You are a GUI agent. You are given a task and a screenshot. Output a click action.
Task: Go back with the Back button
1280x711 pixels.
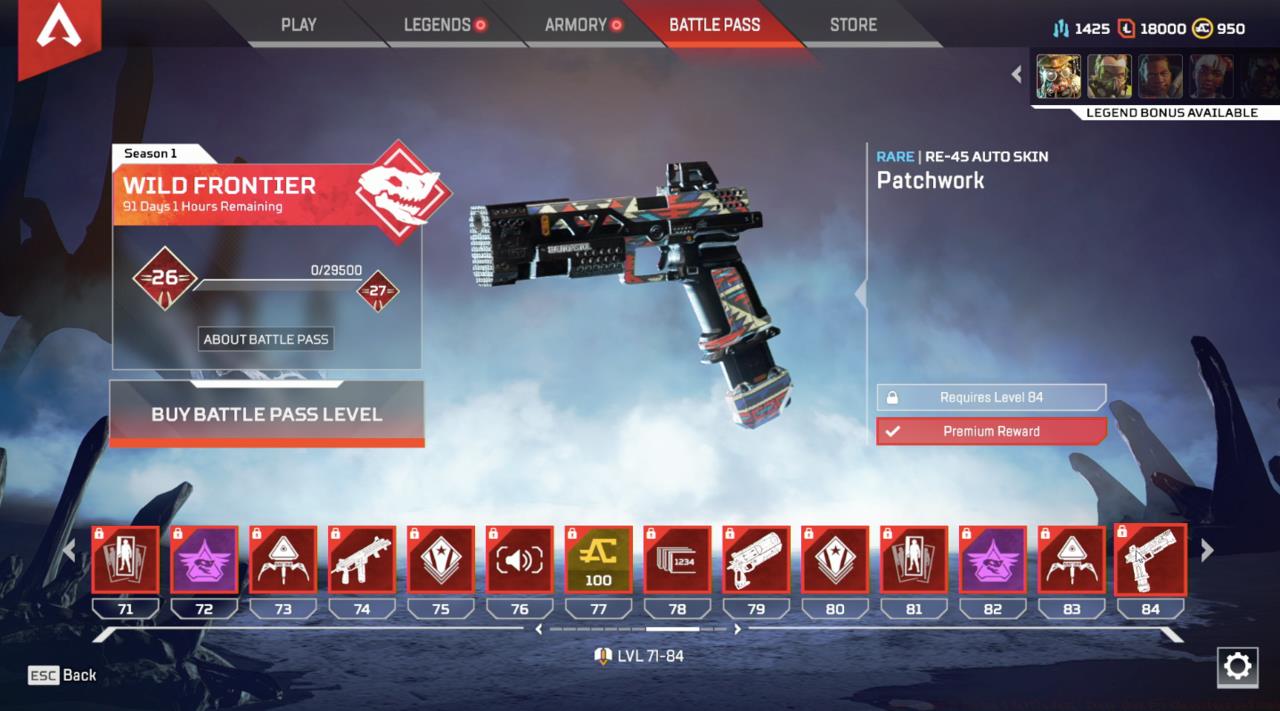[63, 675]
